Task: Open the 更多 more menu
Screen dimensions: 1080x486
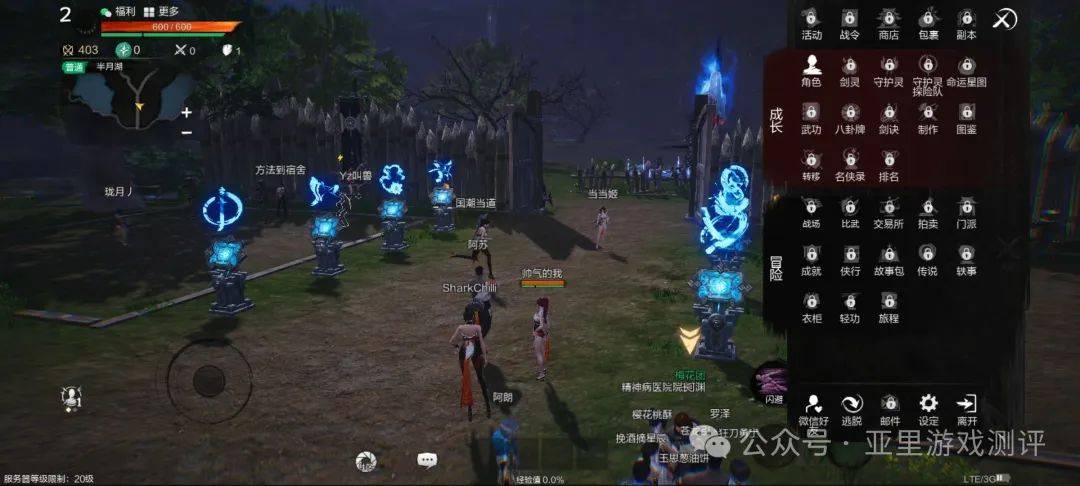Action: 161,11
